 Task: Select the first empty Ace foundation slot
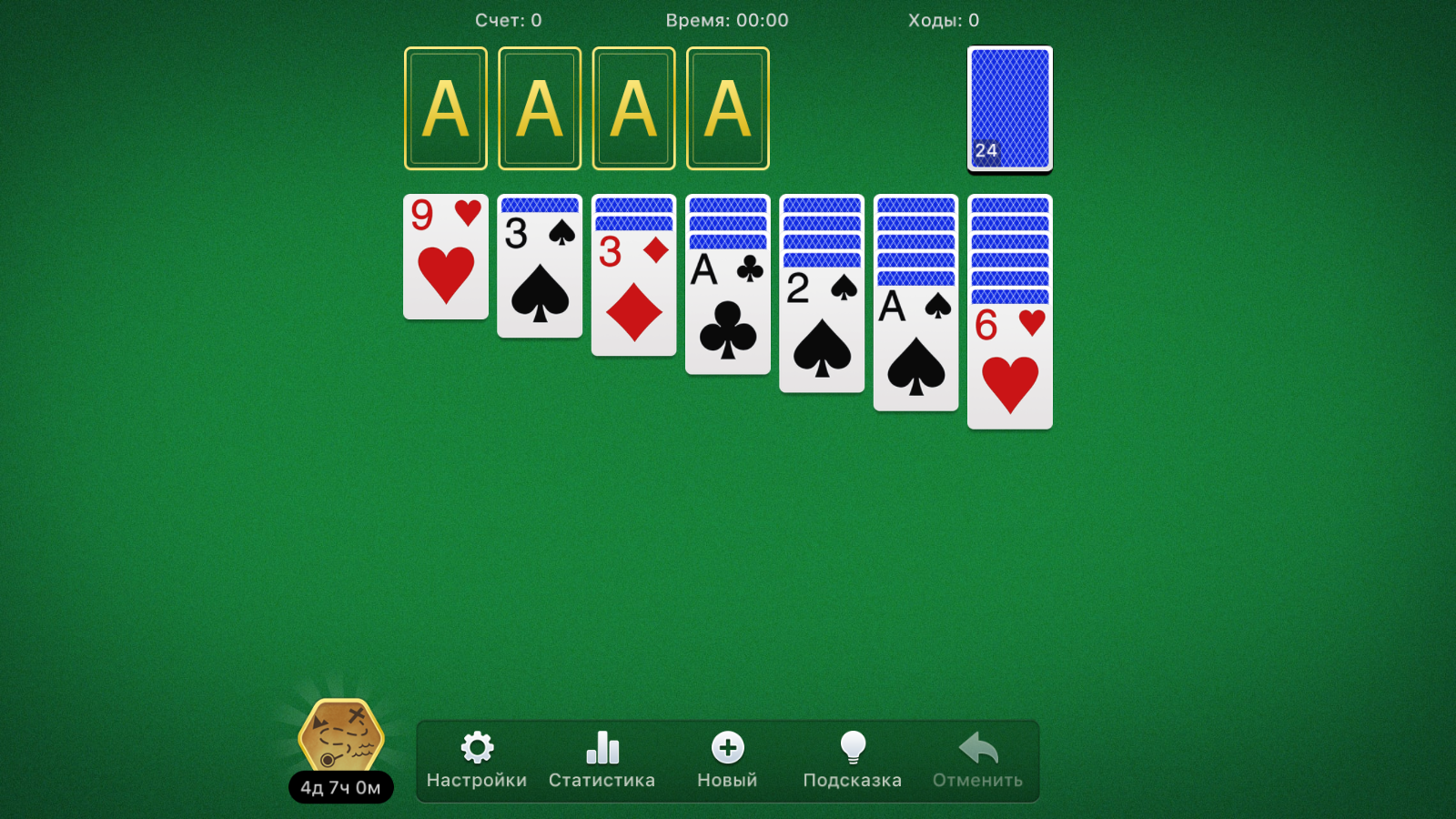tap(445, 107)
